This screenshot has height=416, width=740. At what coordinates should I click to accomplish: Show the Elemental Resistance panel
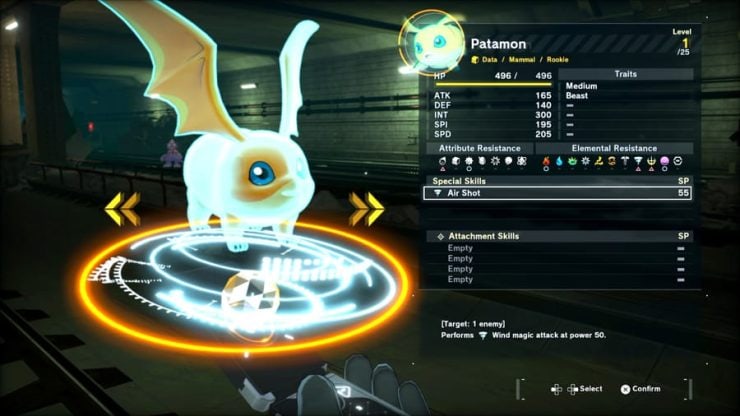click(613, 147)
